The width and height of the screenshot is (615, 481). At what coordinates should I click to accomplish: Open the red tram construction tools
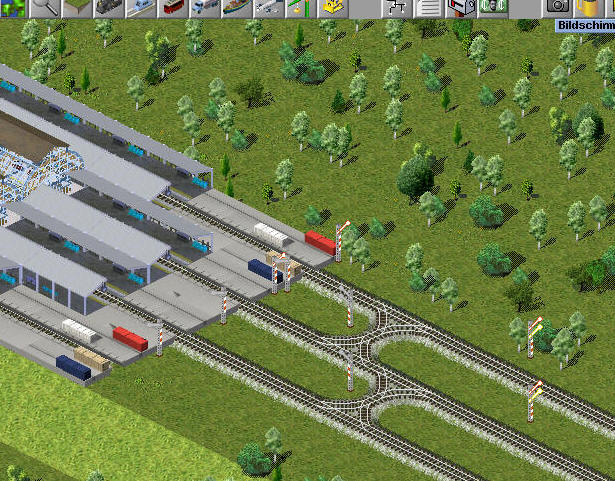(172, 7)
